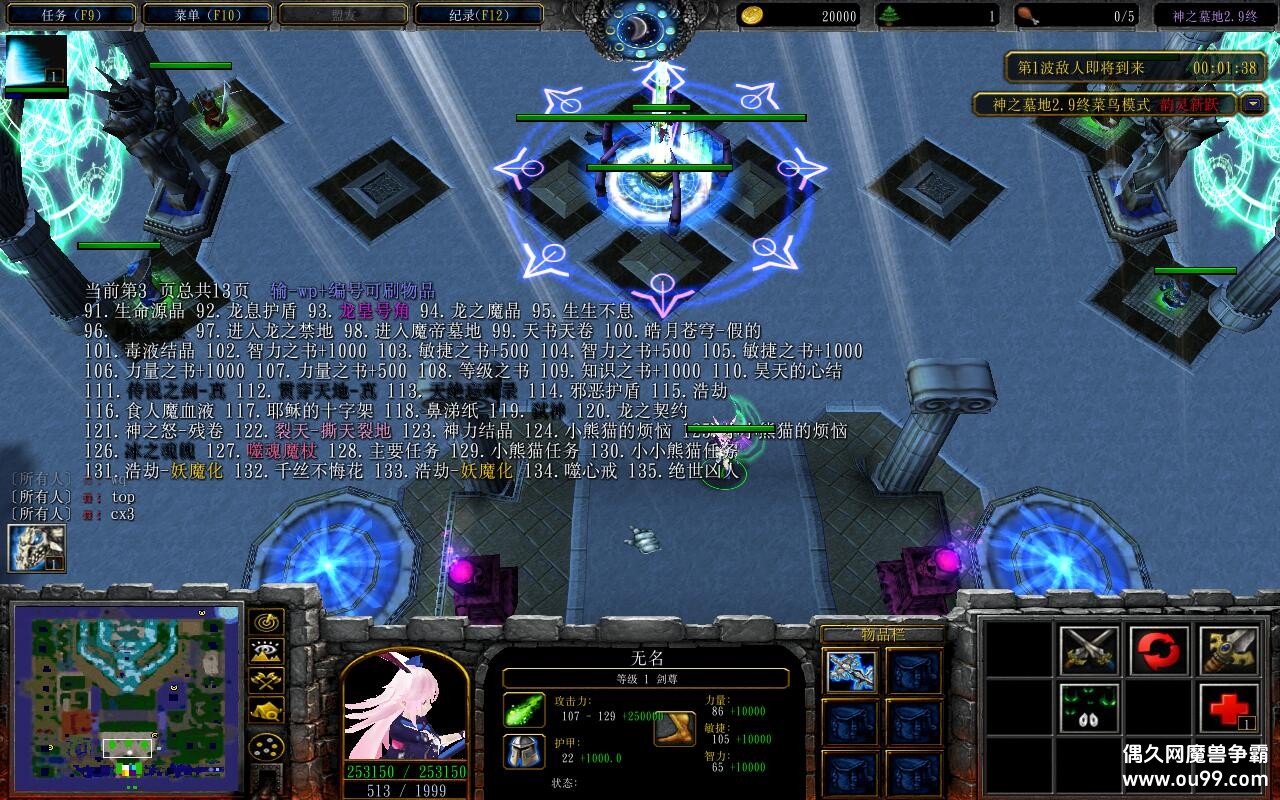Use the green eyes evasion skill icon
The width and height of the screenshot is (1280, 800).
[x=1088, y=707]
